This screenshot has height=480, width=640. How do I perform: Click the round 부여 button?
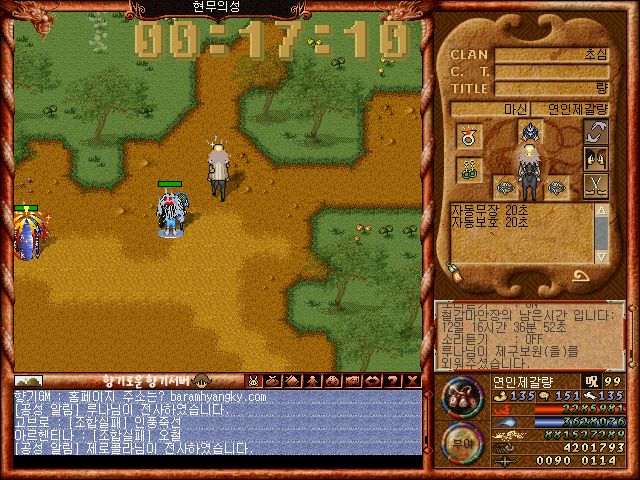coord(461,441)
